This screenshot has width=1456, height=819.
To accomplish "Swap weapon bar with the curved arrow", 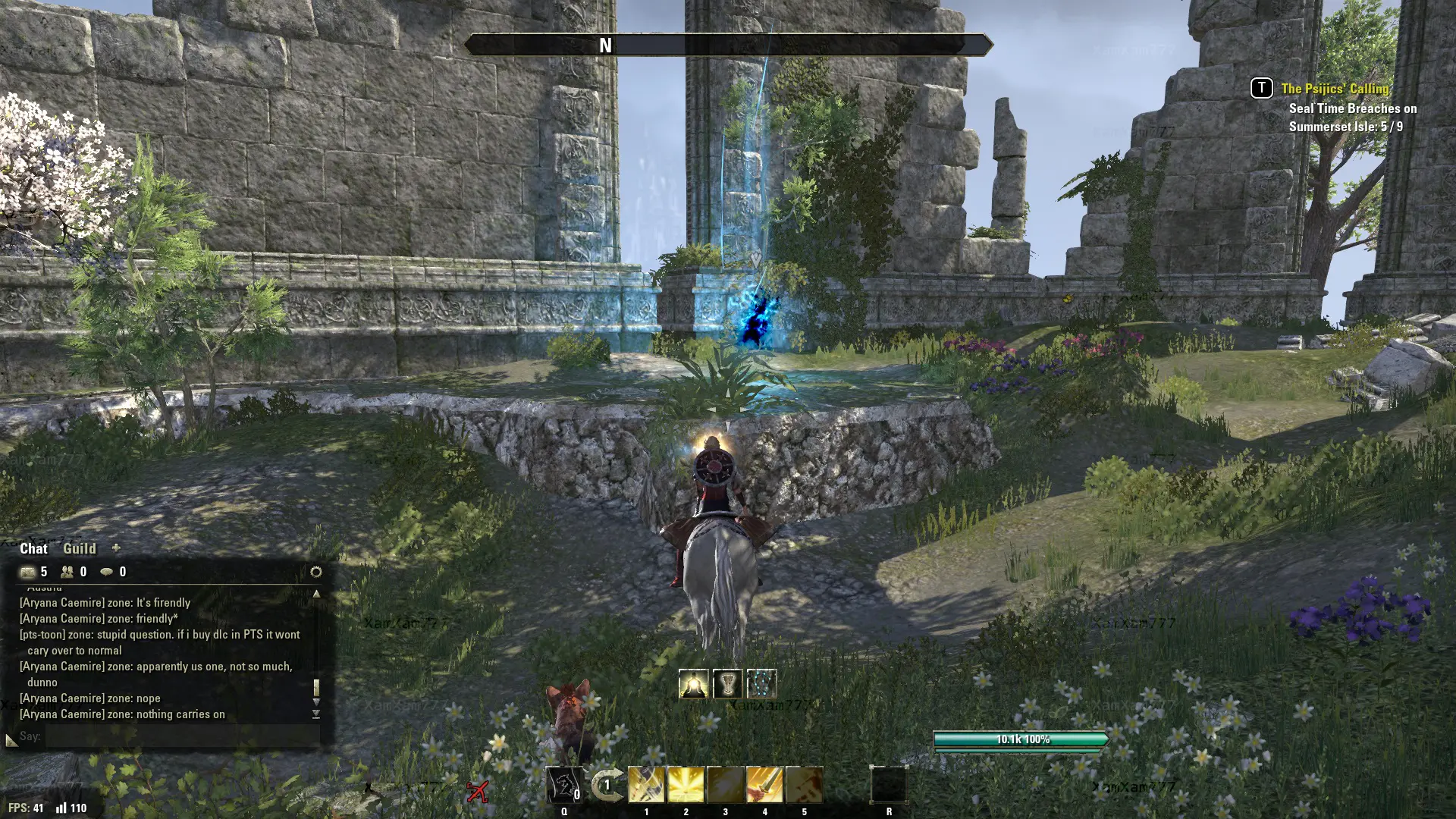I will point(607,785).
